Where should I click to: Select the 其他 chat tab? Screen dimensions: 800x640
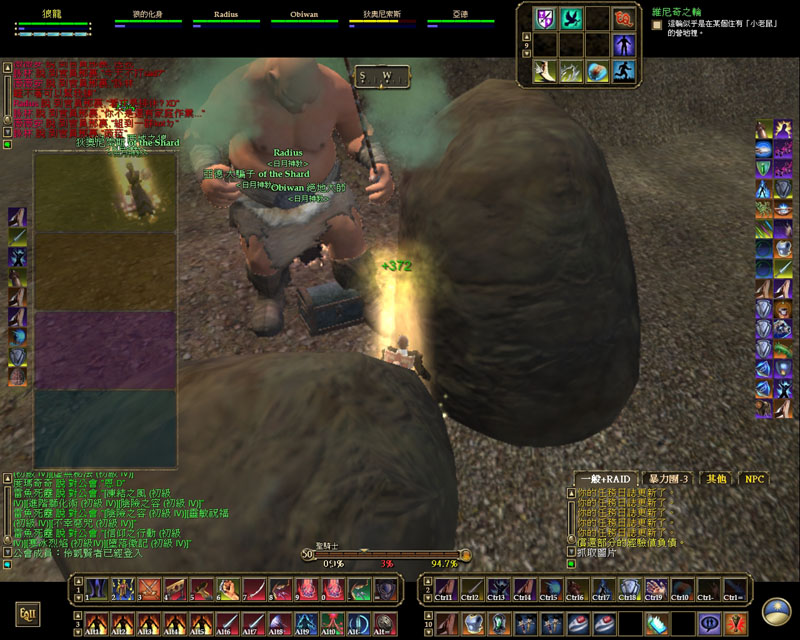coord(716,479)
